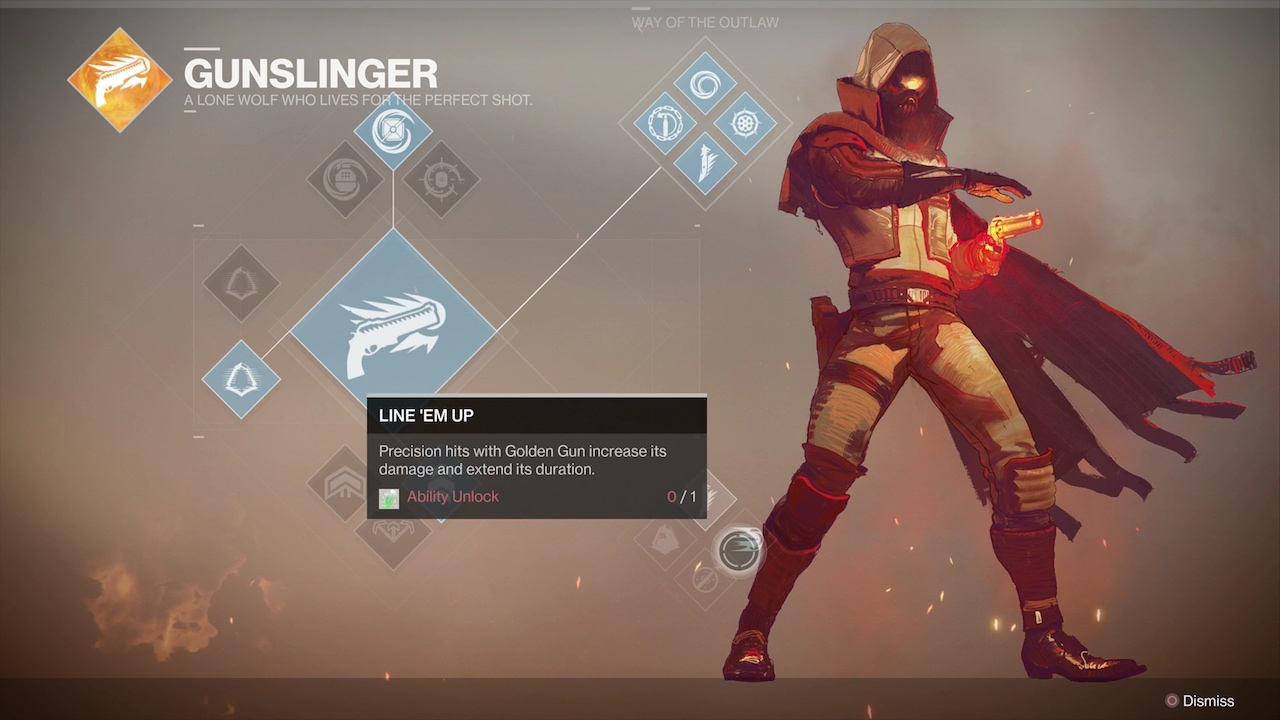Select the dimmed double-chevron class ability node
This screenshot has width=1280, height=720.
pos(345,484)
